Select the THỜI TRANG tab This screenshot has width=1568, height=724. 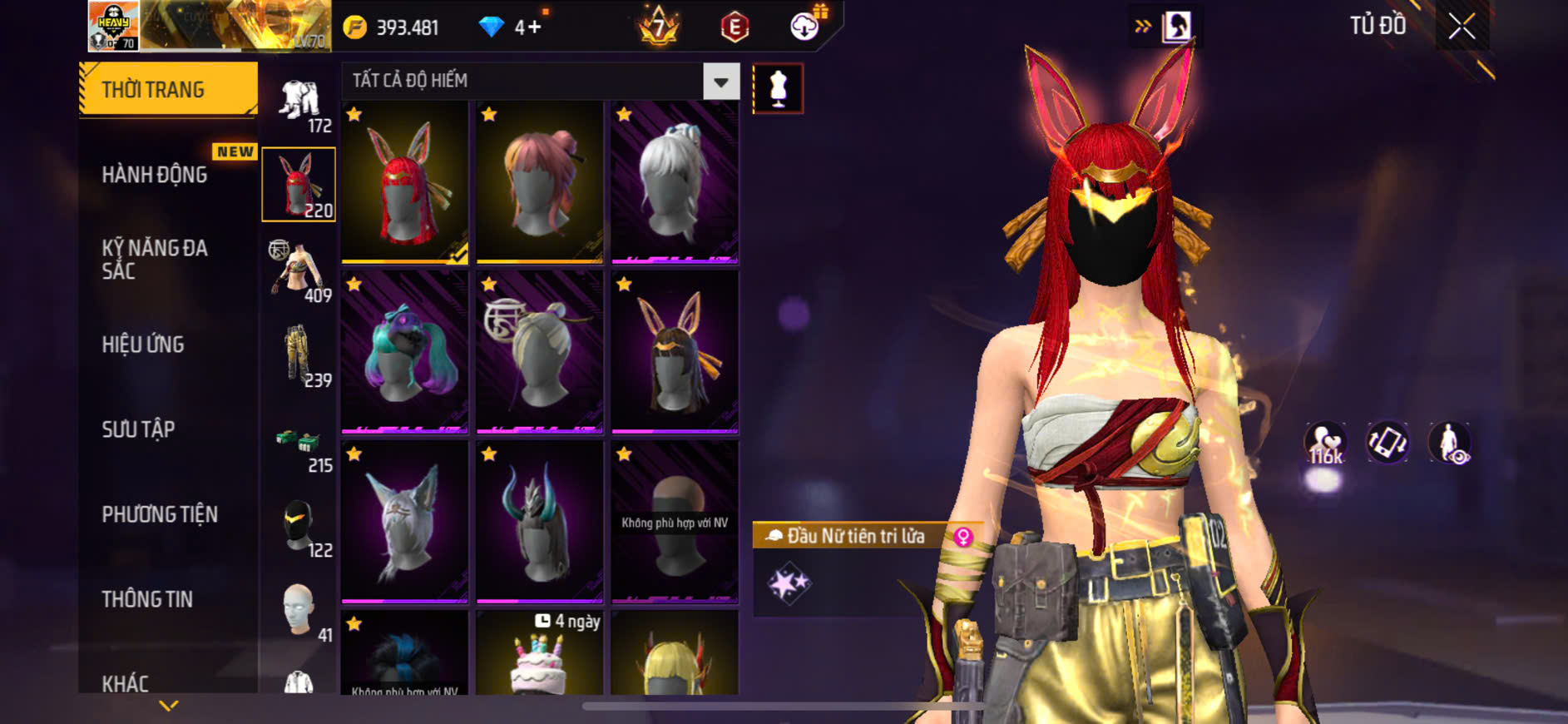coord(168,89)
